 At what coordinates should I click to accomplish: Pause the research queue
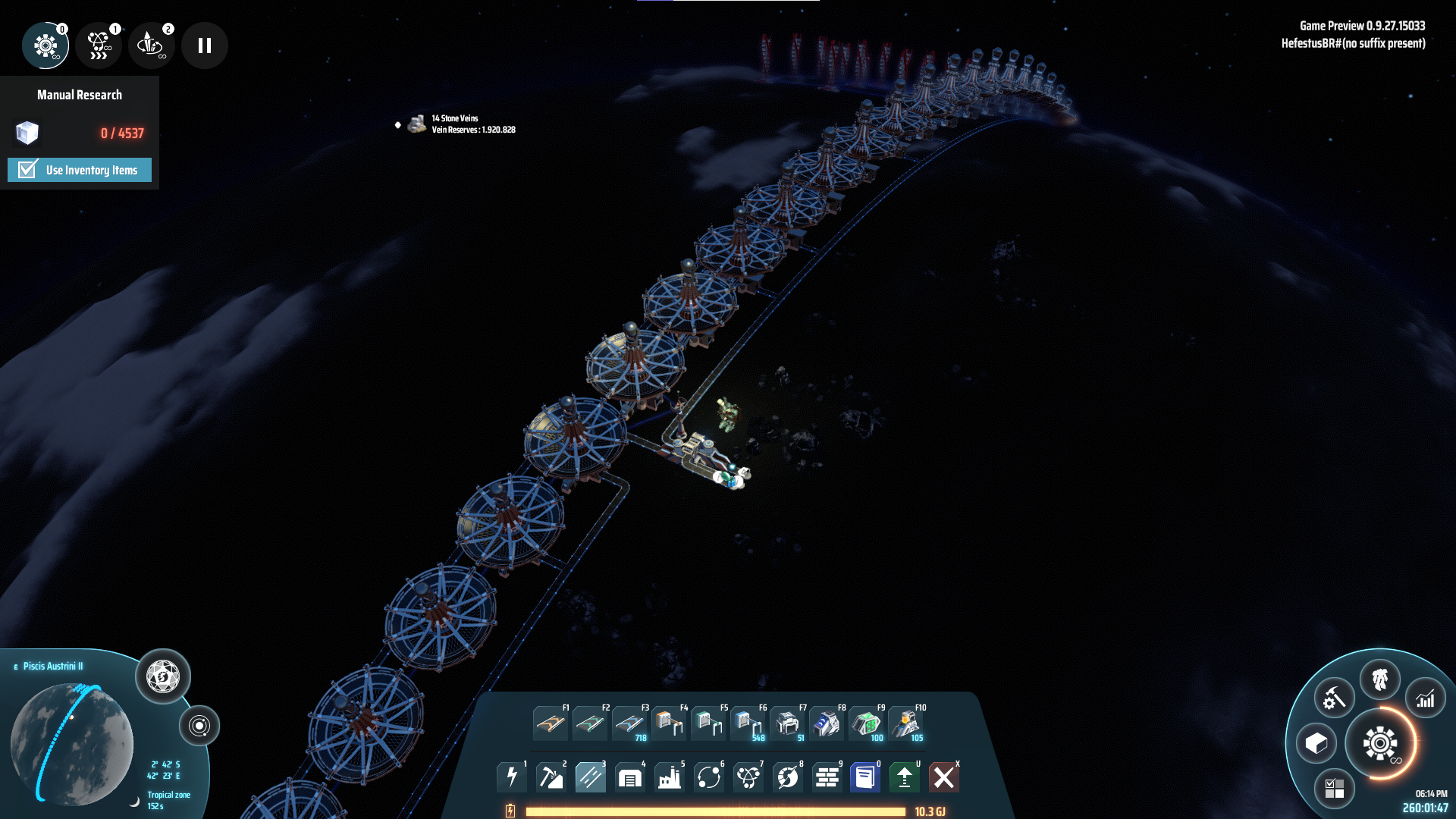204,45
